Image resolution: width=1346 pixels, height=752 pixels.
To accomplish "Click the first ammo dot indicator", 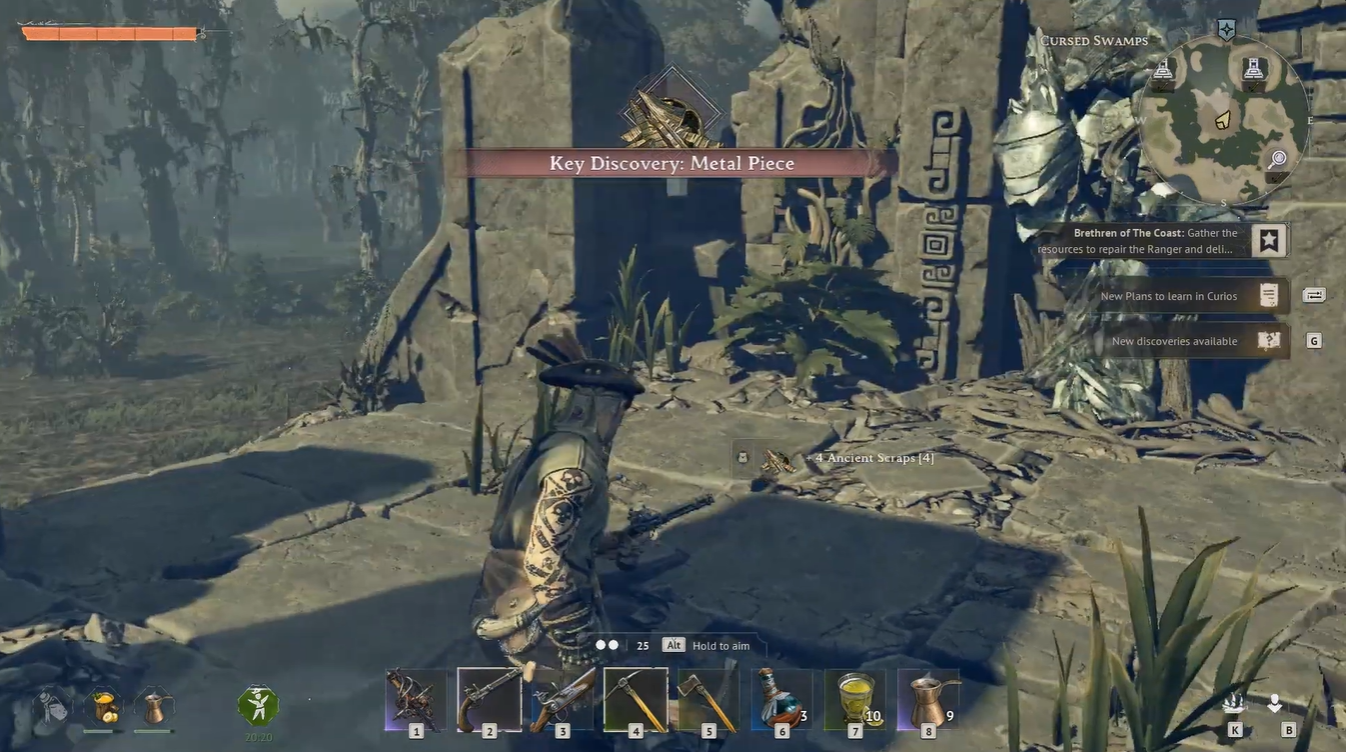I will point(600,645).
